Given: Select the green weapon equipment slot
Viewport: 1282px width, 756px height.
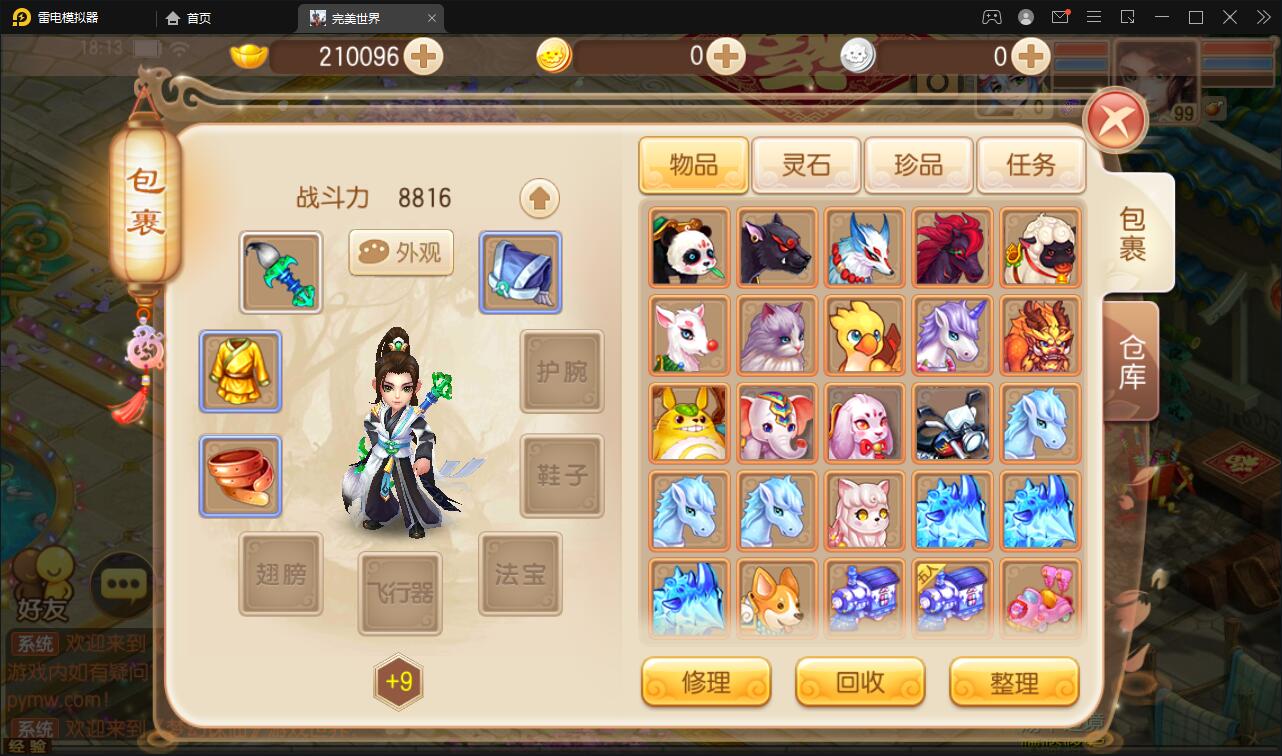Looking at the screenshot, I should (280, 271).
